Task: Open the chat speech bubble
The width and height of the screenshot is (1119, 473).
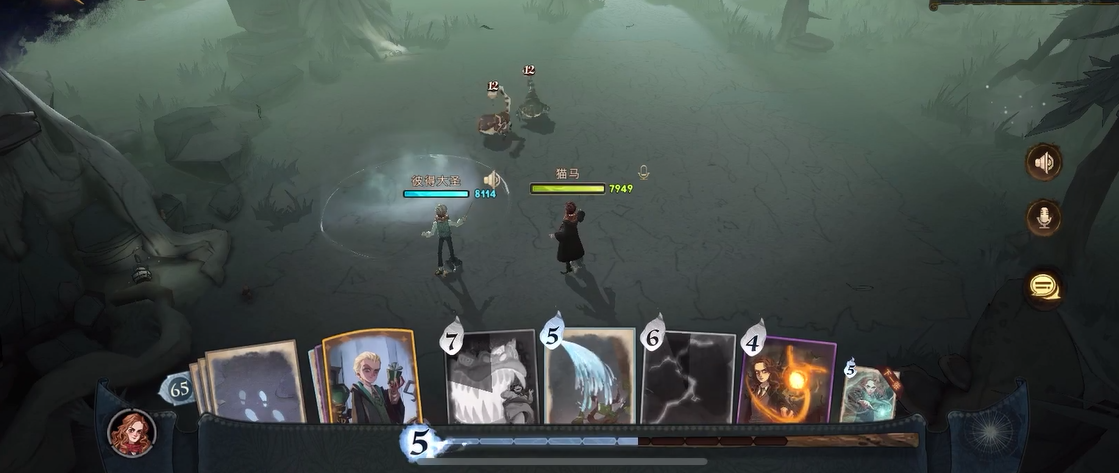Action: (1044, 288)
